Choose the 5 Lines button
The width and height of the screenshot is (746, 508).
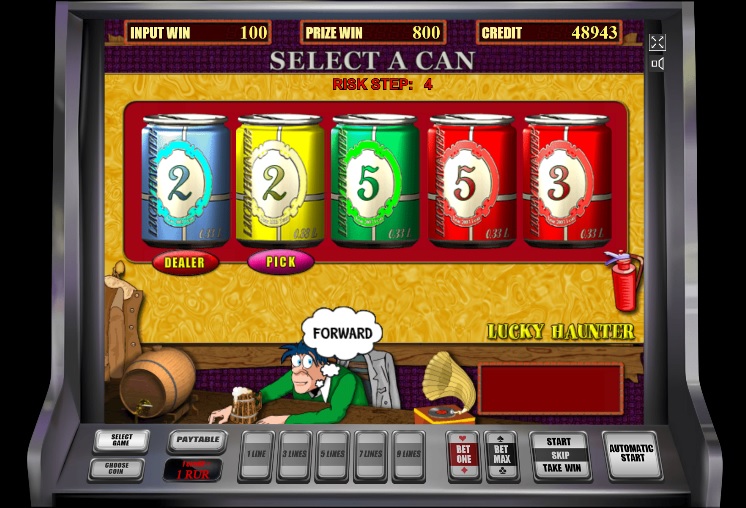pos(332,455)
